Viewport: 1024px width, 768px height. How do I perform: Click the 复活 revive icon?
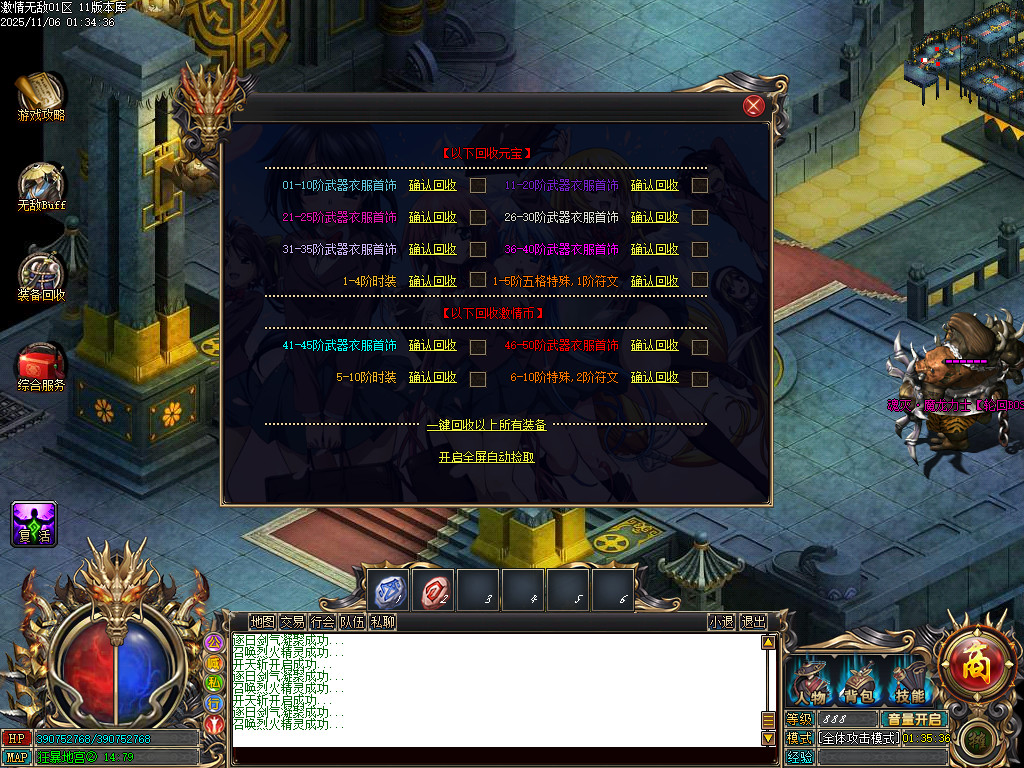pyautogui.click(x=34, y=524)
